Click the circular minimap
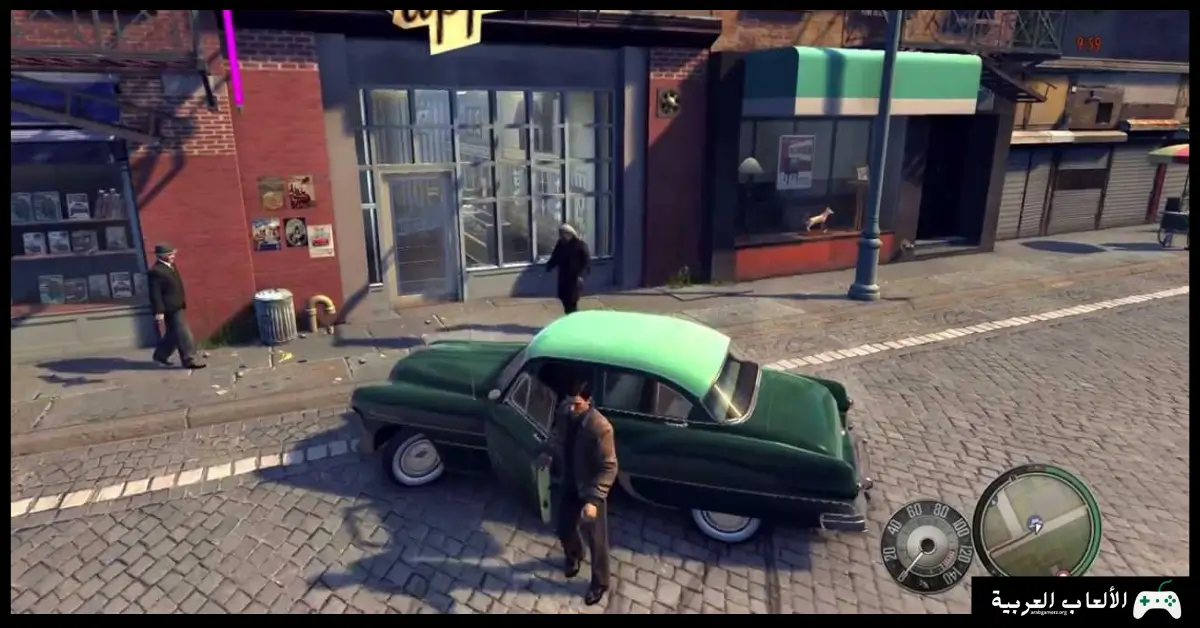The height and width of the screenshot is (628, 1200). click(x=1036, y=521)
